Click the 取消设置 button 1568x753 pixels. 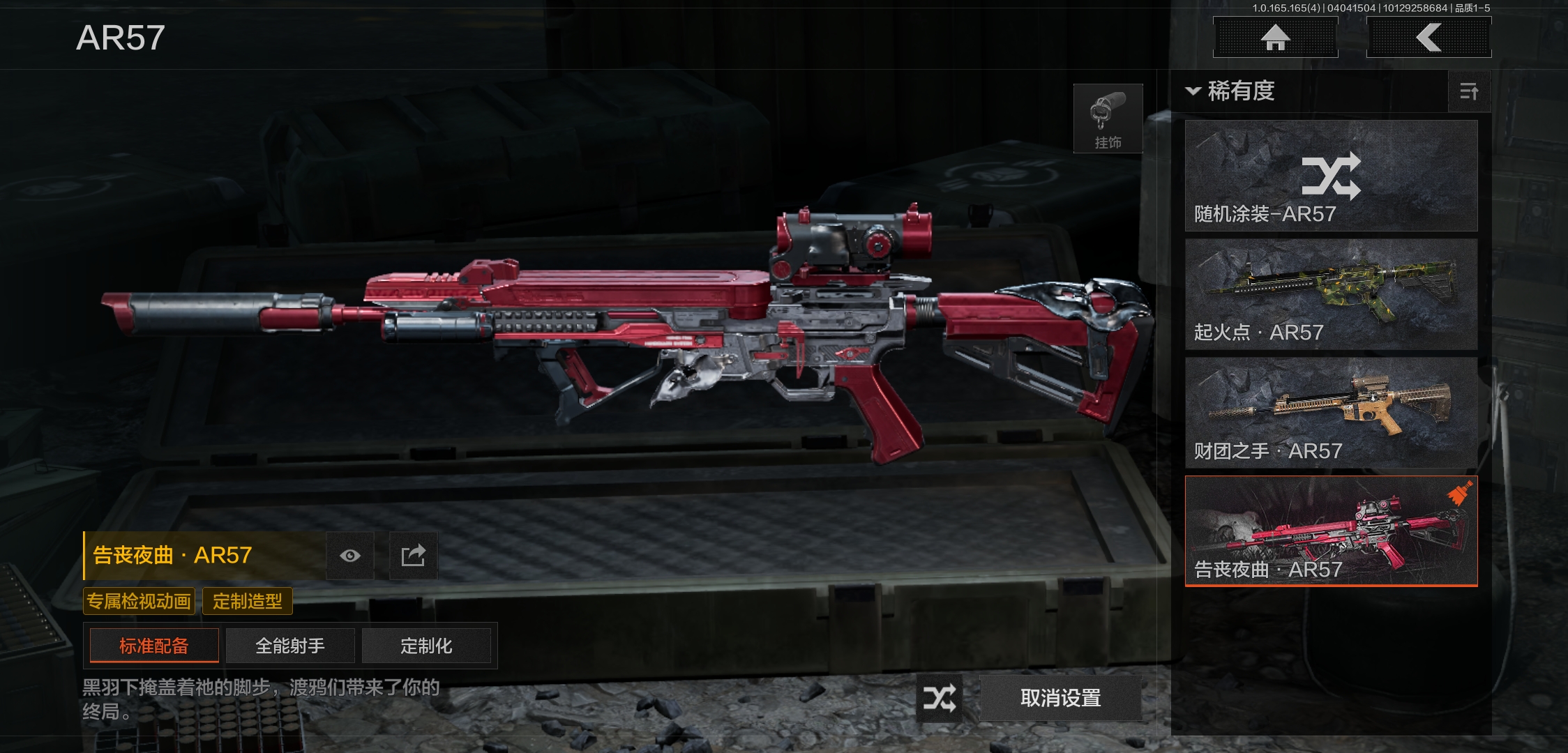click(x=1060, y=698)
